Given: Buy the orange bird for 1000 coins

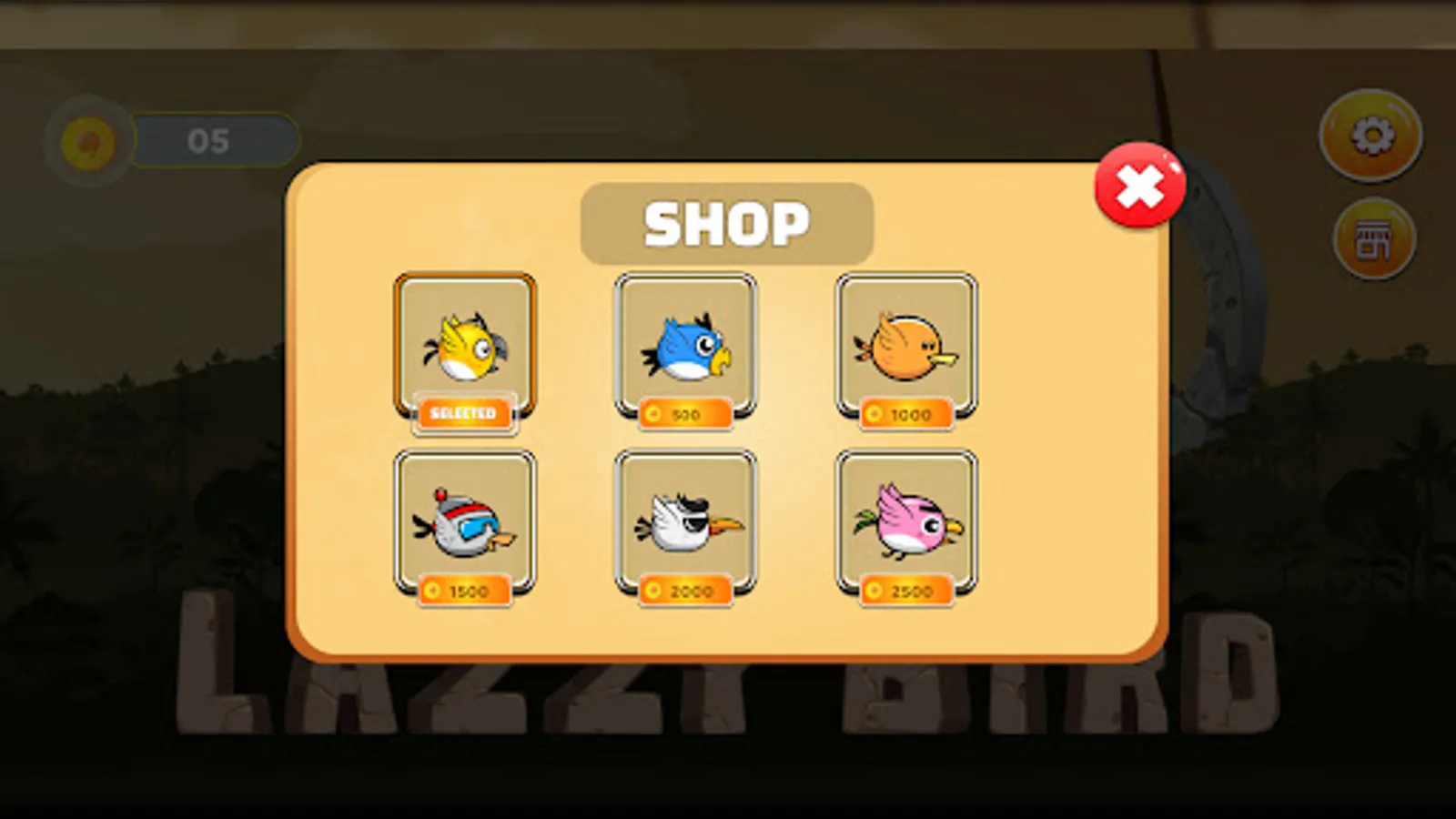Looking at the screenshot, I should click(x=907, y=416).
